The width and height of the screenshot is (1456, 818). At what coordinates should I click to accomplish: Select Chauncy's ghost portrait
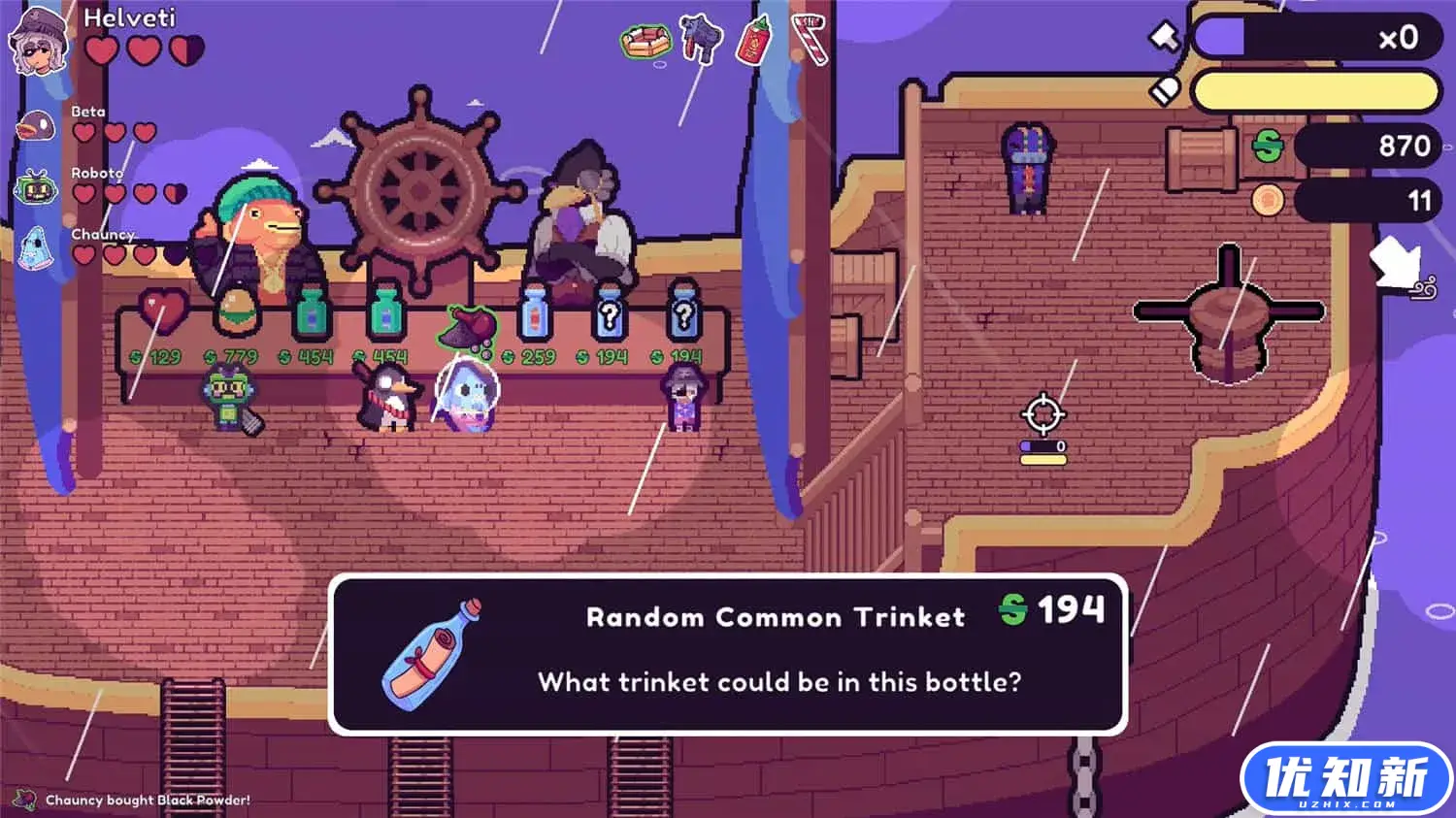tap(34, 248)
